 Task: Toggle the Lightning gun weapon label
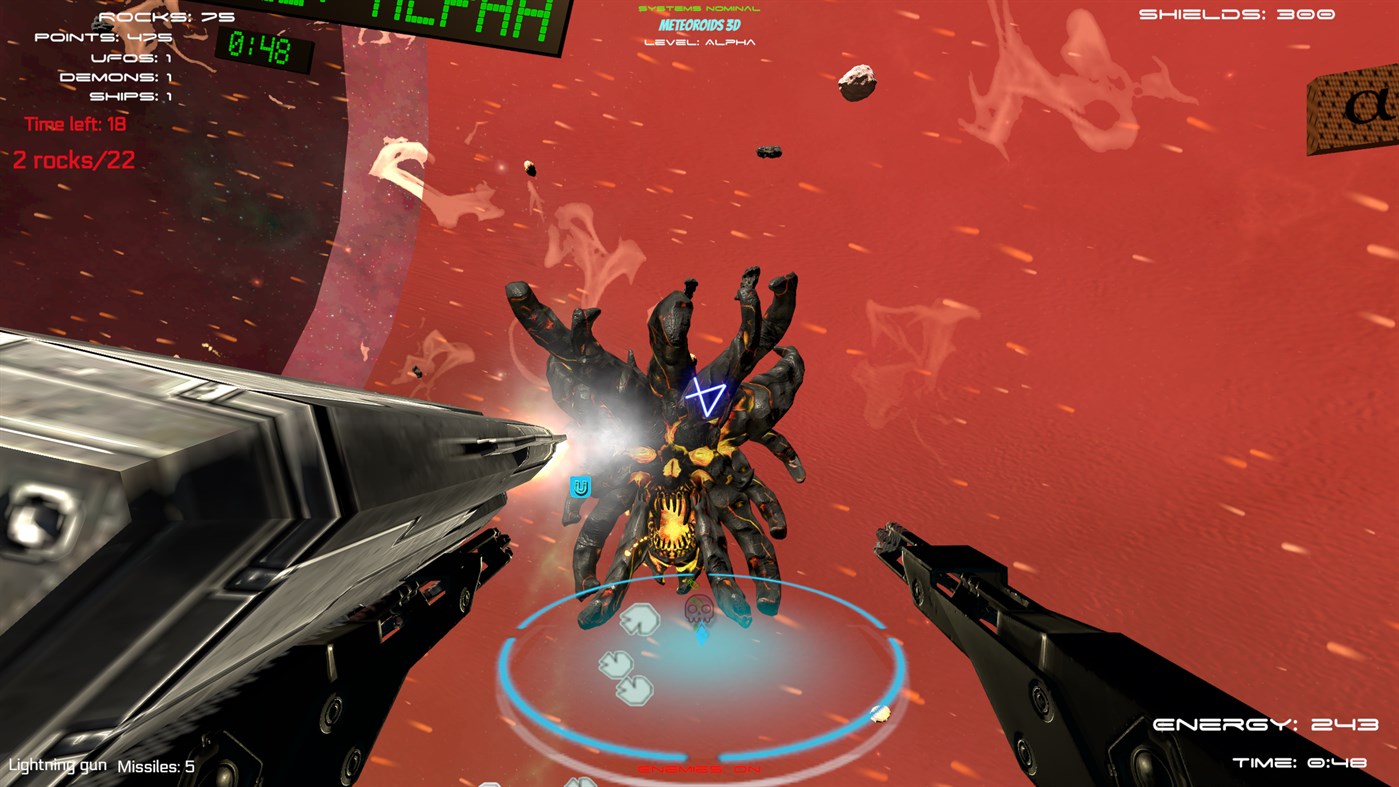coord(57,766)
